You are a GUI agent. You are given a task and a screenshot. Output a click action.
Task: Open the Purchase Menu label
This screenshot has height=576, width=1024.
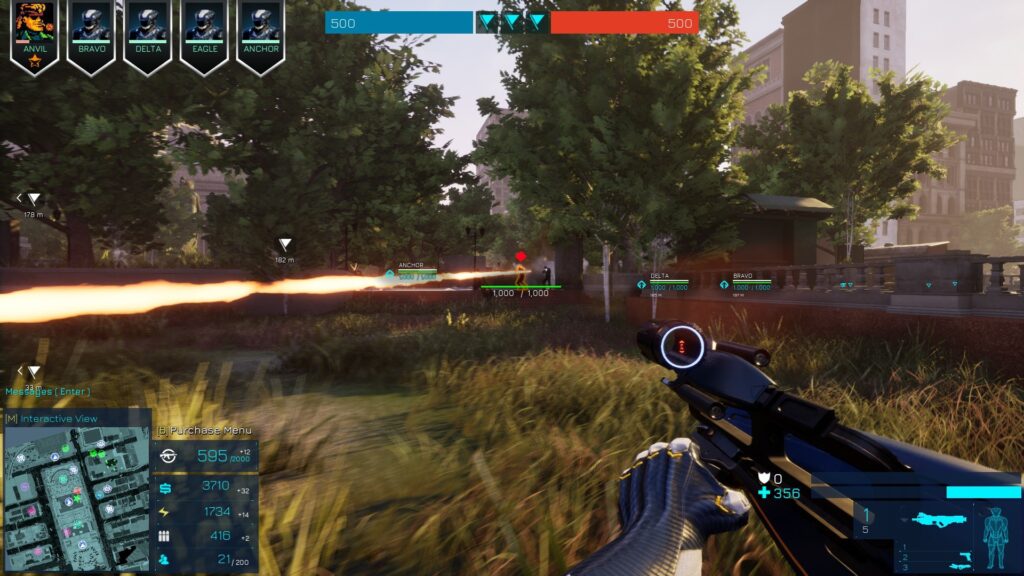[205, 430]
